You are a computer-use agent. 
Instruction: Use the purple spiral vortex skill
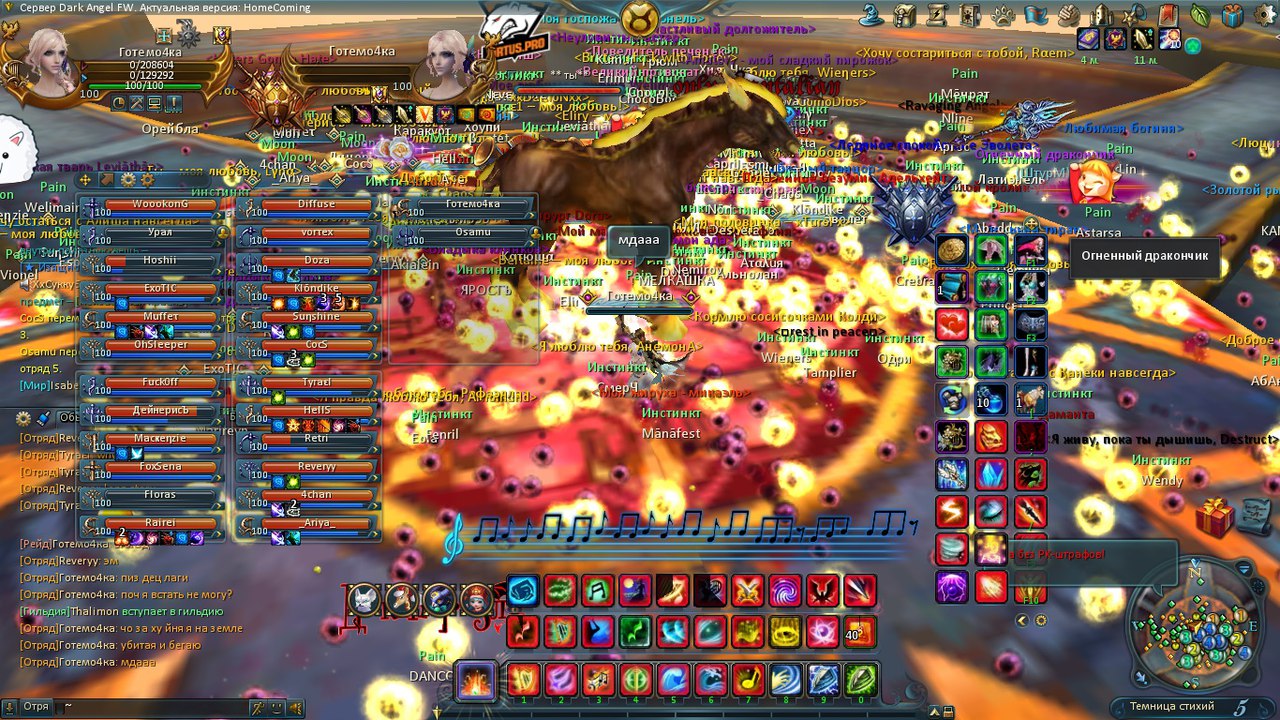(785, 591)
